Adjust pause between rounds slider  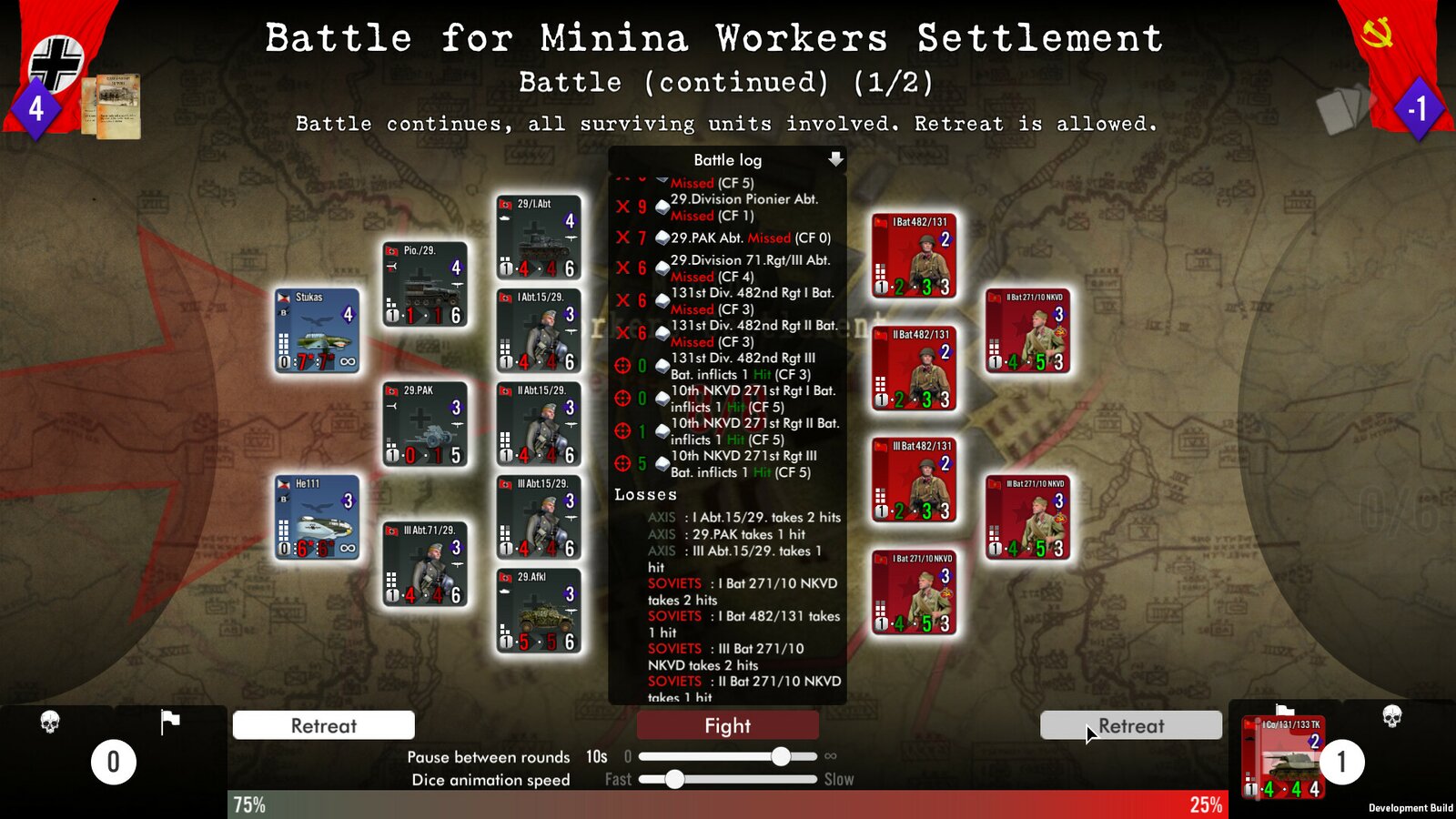point(781,755)
